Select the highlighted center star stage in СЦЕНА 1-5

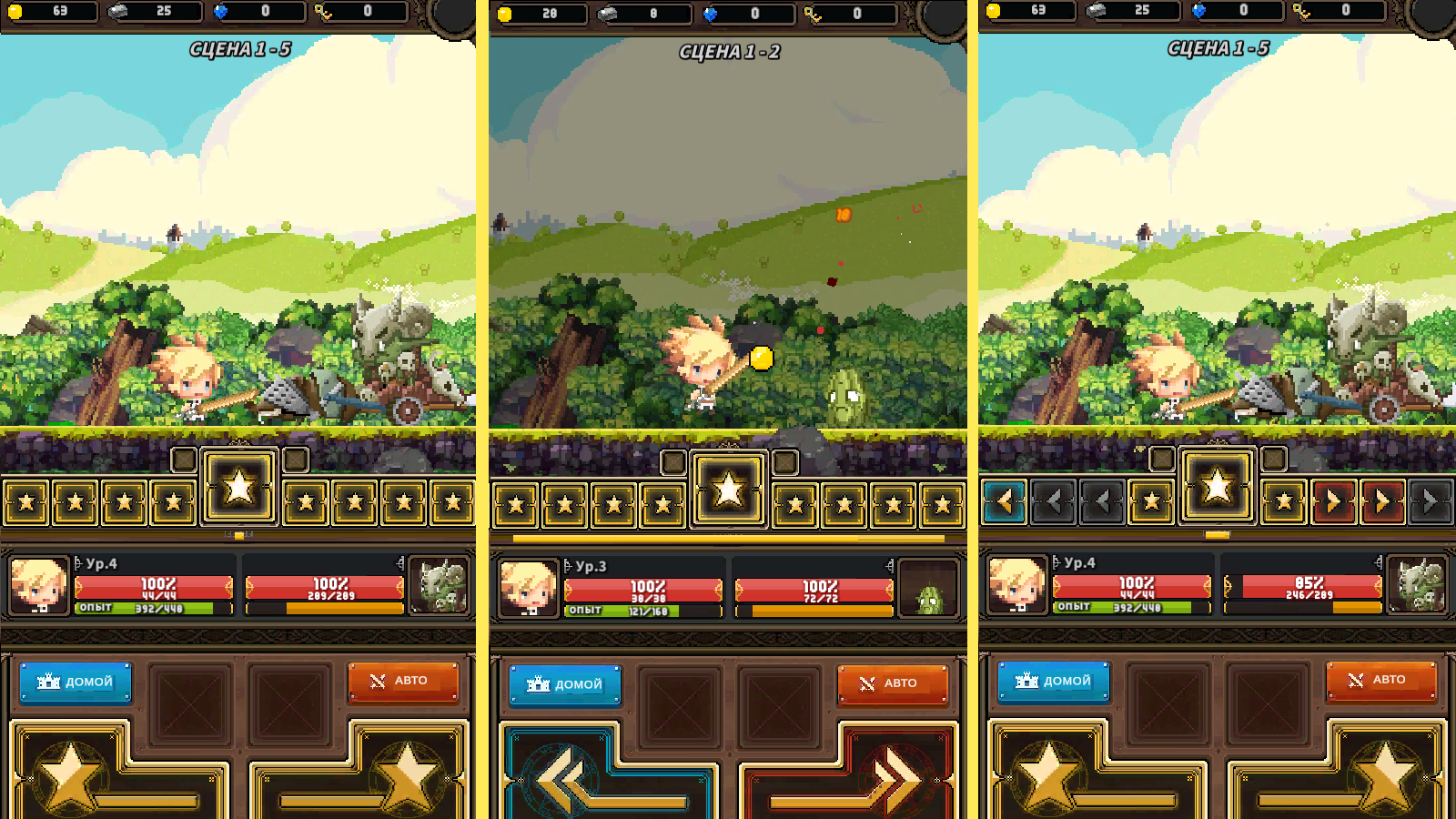(239, 489)
